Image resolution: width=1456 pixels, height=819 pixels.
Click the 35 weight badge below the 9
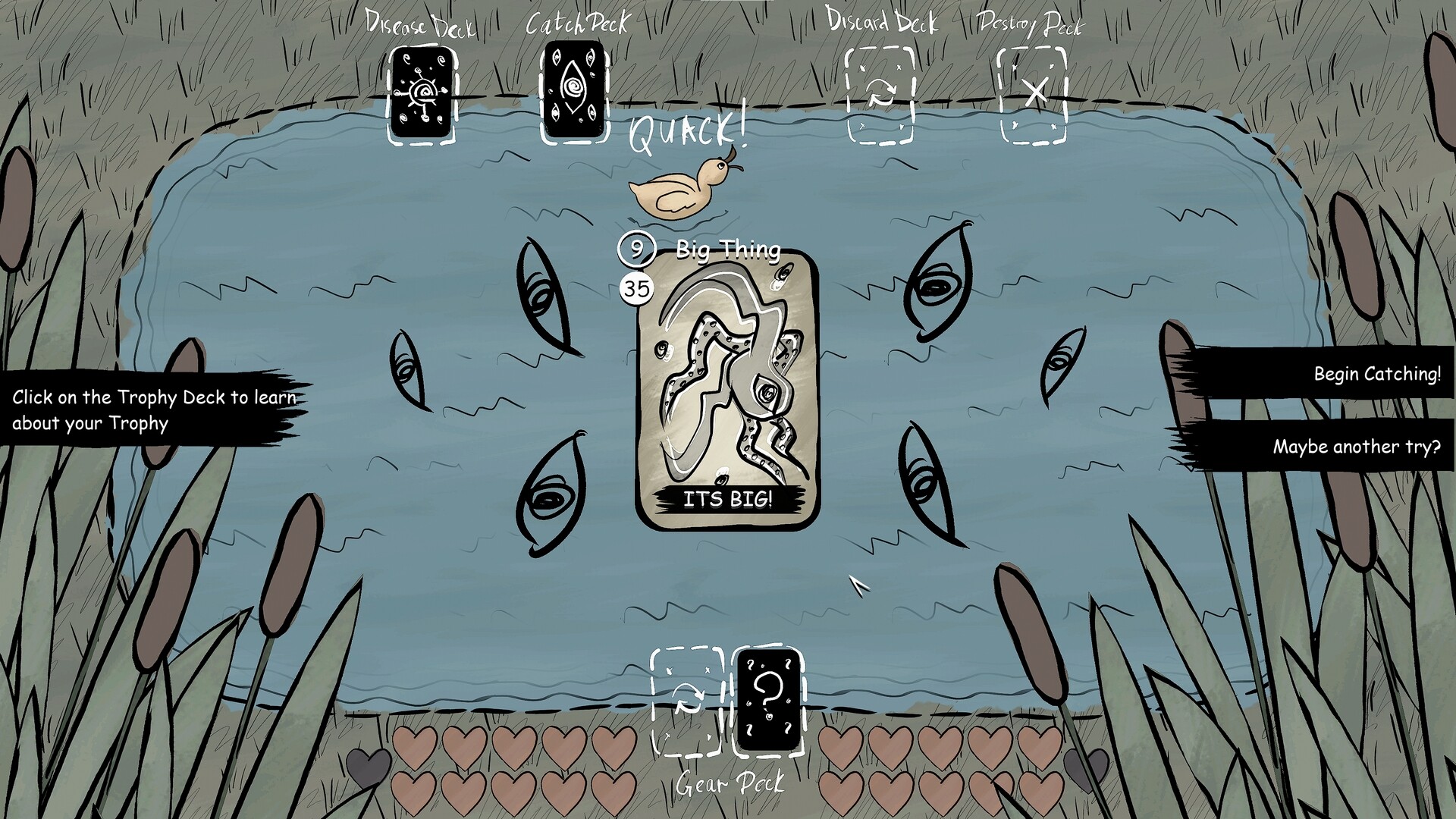pos(637,289)
